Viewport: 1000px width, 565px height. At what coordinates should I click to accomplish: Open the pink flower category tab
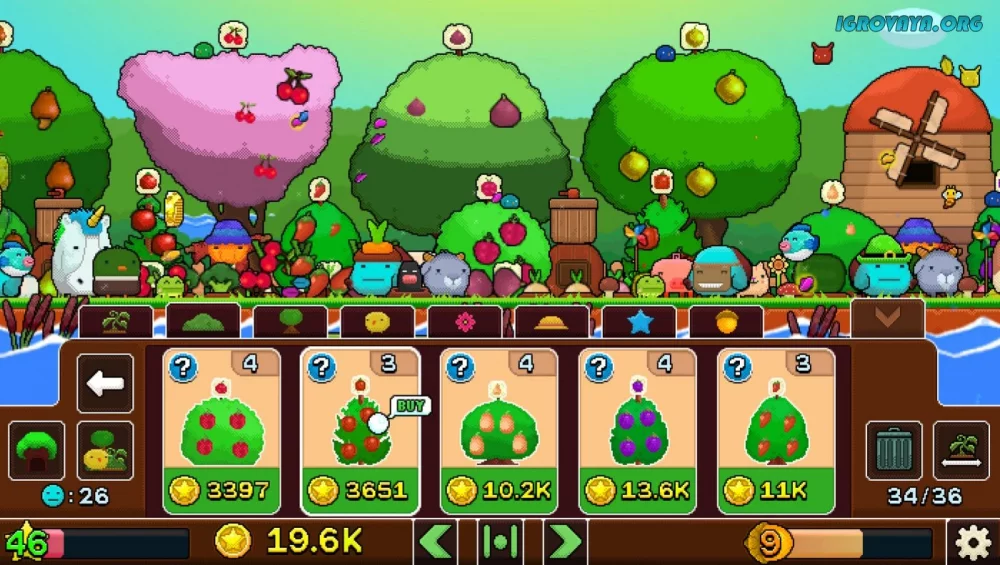tap(464, 322)
